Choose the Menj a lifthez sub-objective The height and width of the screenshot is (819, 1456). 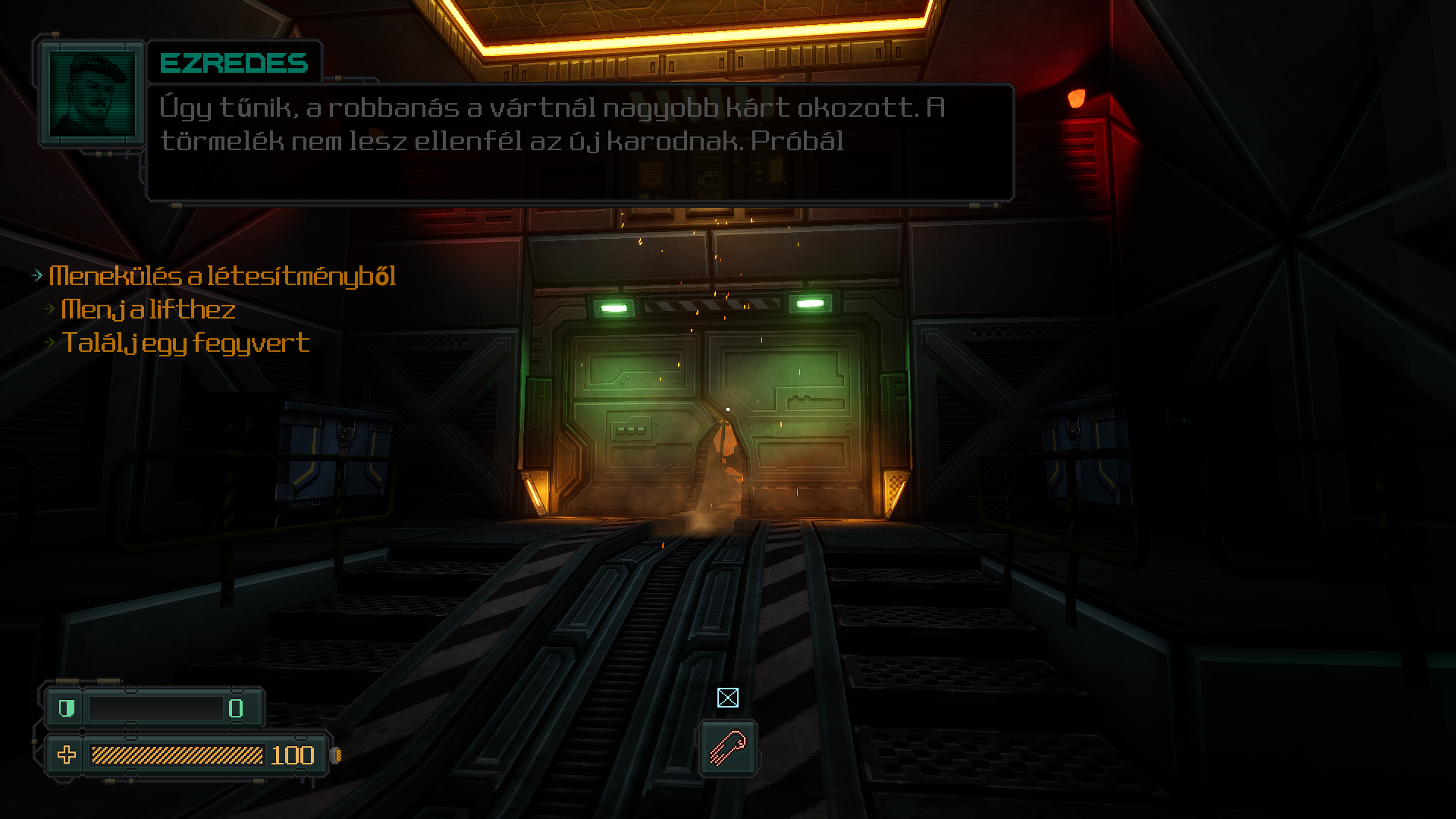pyautogui.click(x=148, y=309)
